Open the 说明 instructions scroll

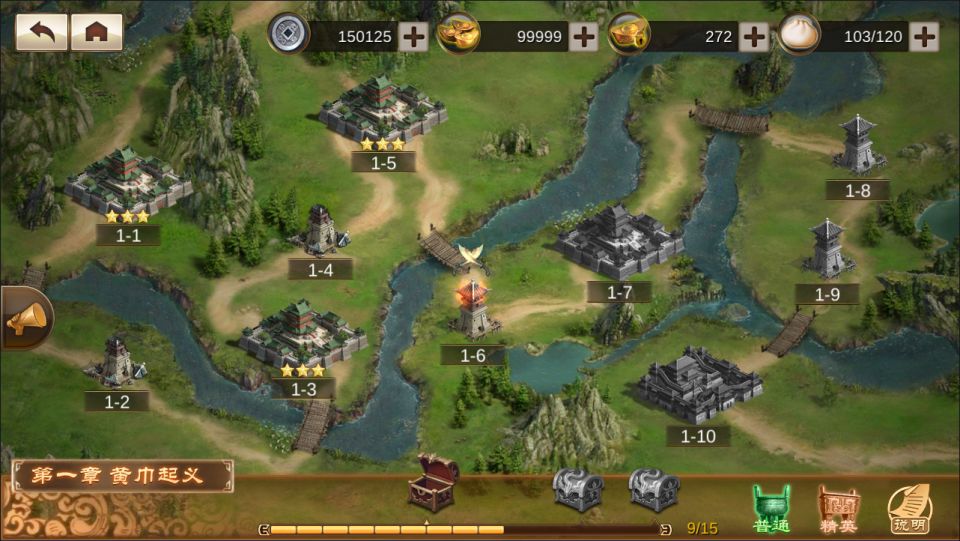[908, 510]
